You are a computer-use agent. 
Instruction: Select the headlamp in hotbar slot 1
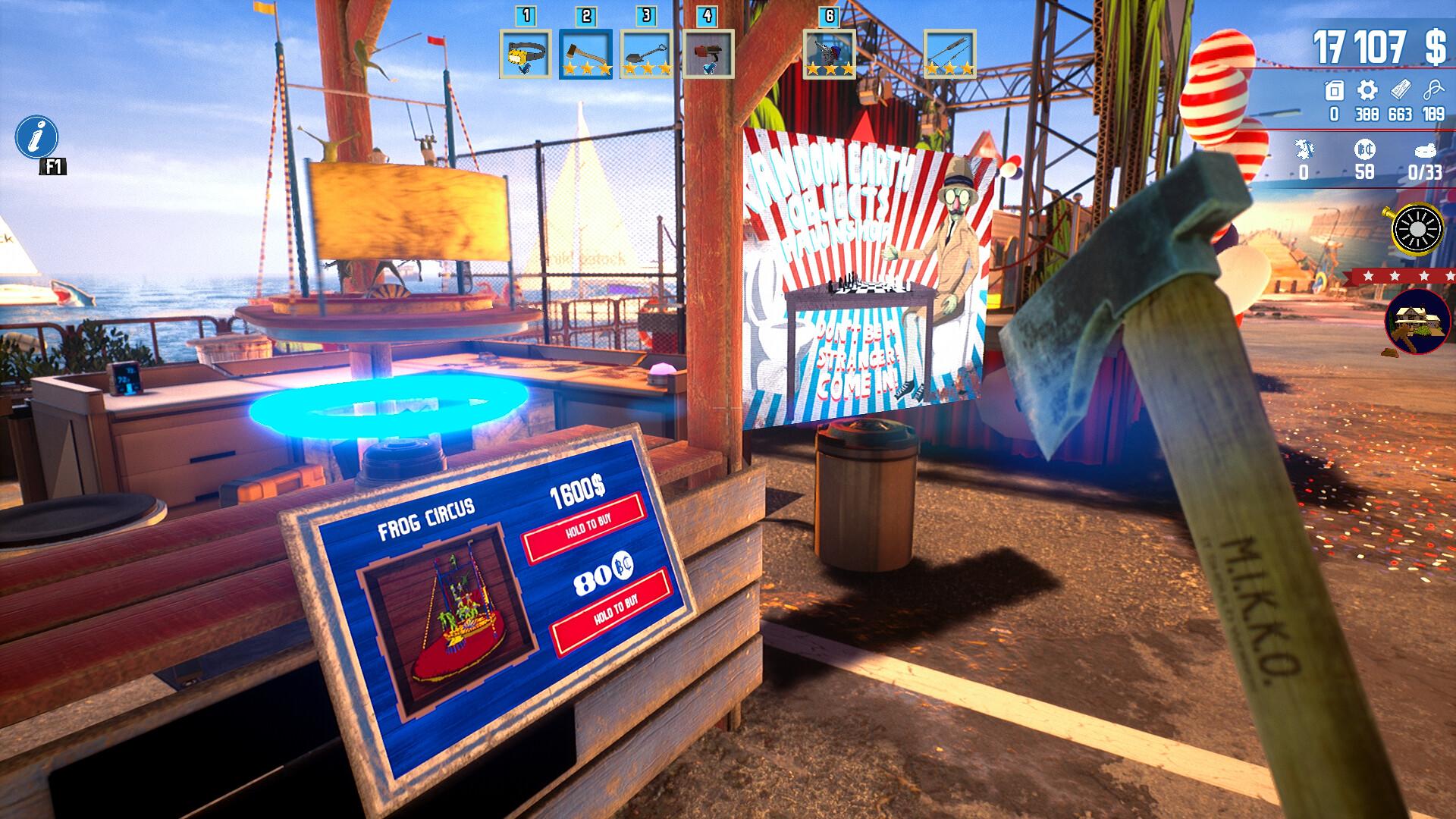pyautogui.click(x=524, y=52)
